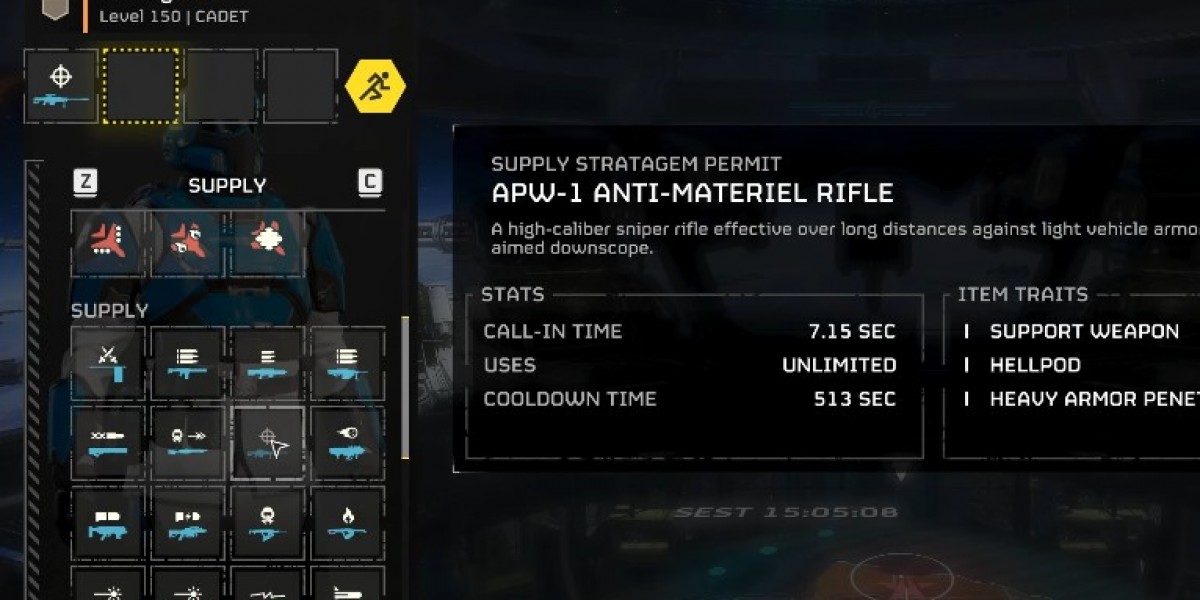
Task: Select the flame-icon flamethrower stratagem
Action: pos(346,522)
